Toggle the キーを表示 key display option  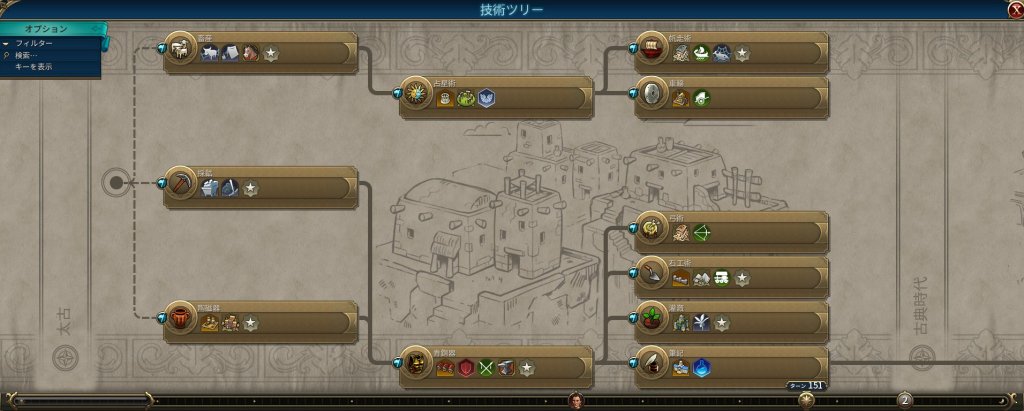(33, 67)
